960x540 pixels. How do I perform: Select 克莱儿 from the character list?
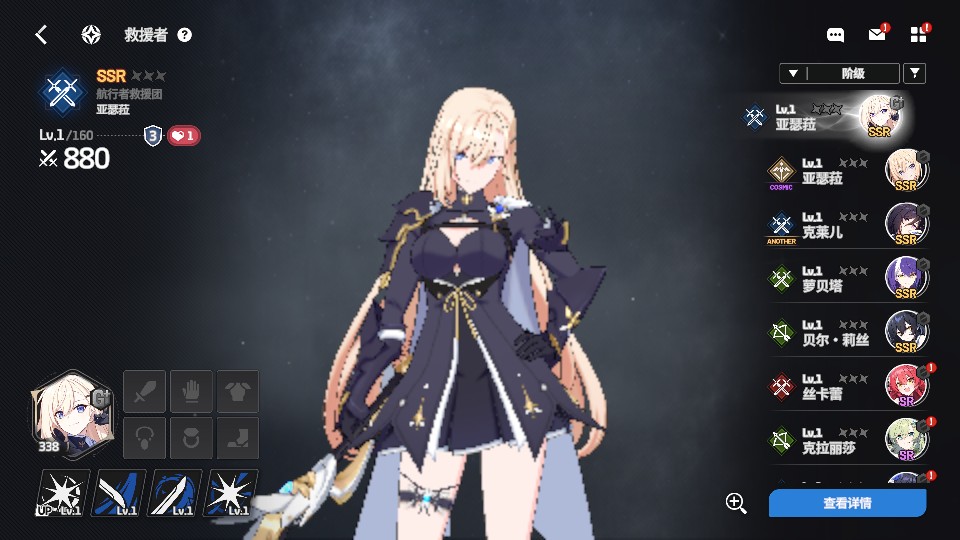(846, 226)
